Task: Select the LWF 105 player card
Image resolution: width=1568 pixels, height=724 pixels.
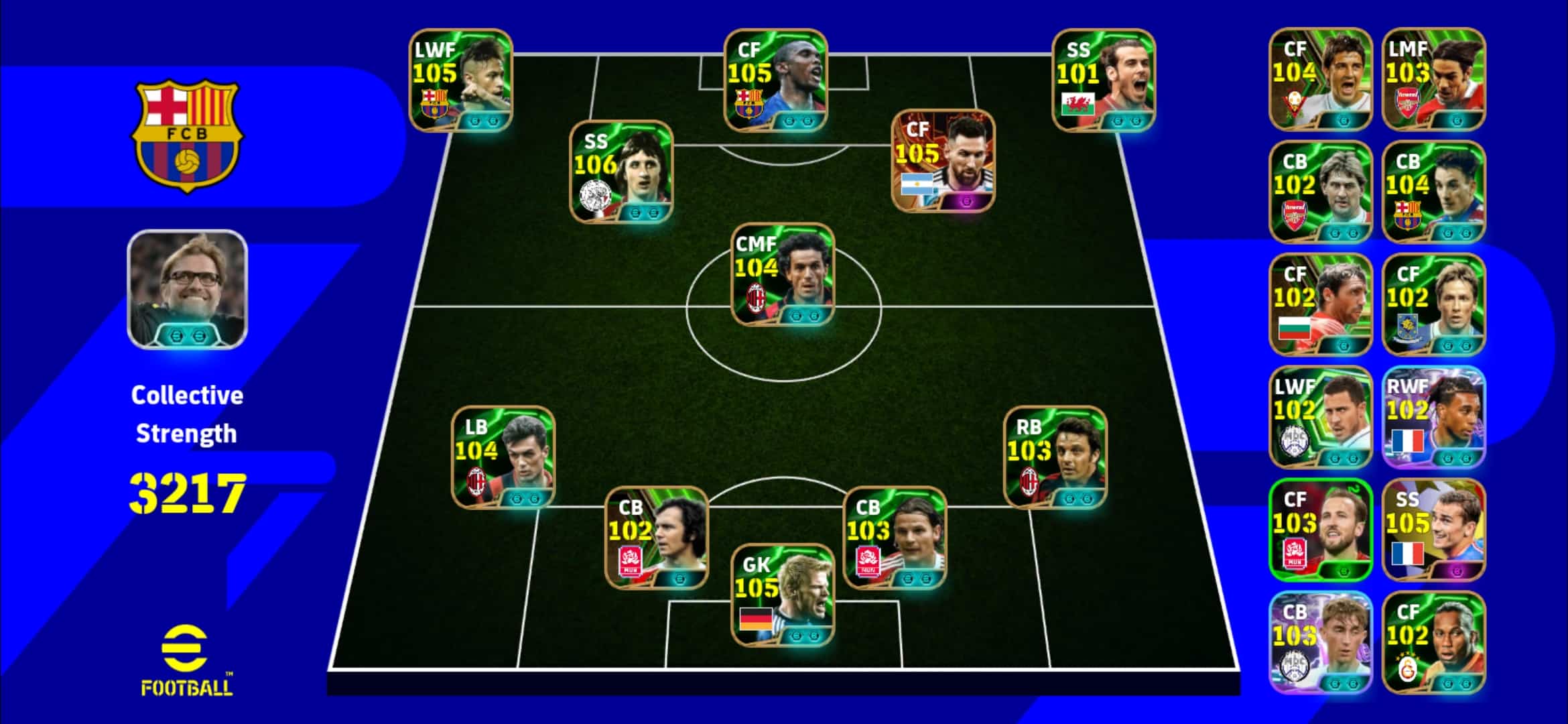Action: pyautogui.click(x=461, y=80)
